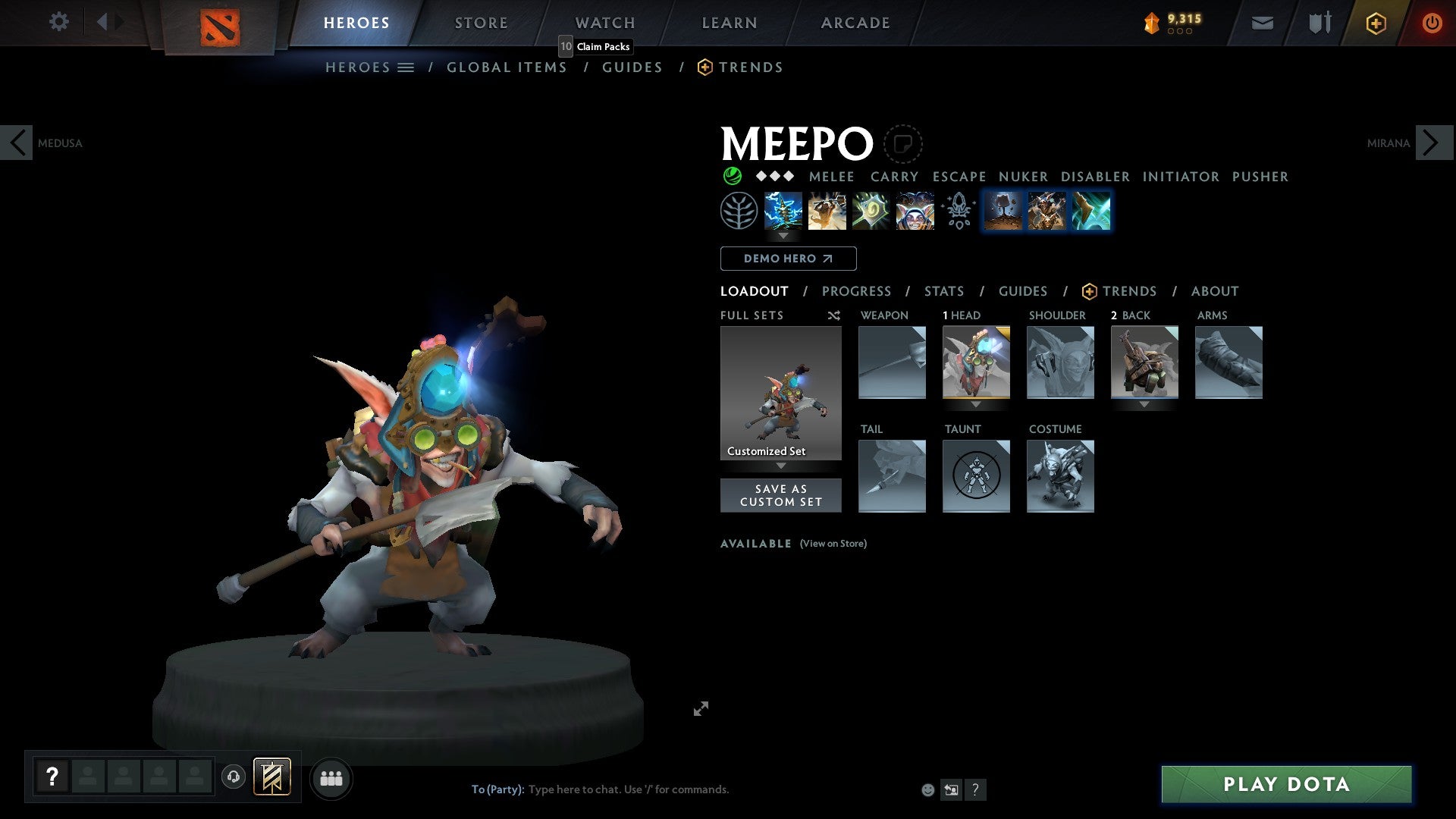The width and height of the screenshot is (1456, 819).
Task: Click the View on Store link
Action: (x=833, y=544)
